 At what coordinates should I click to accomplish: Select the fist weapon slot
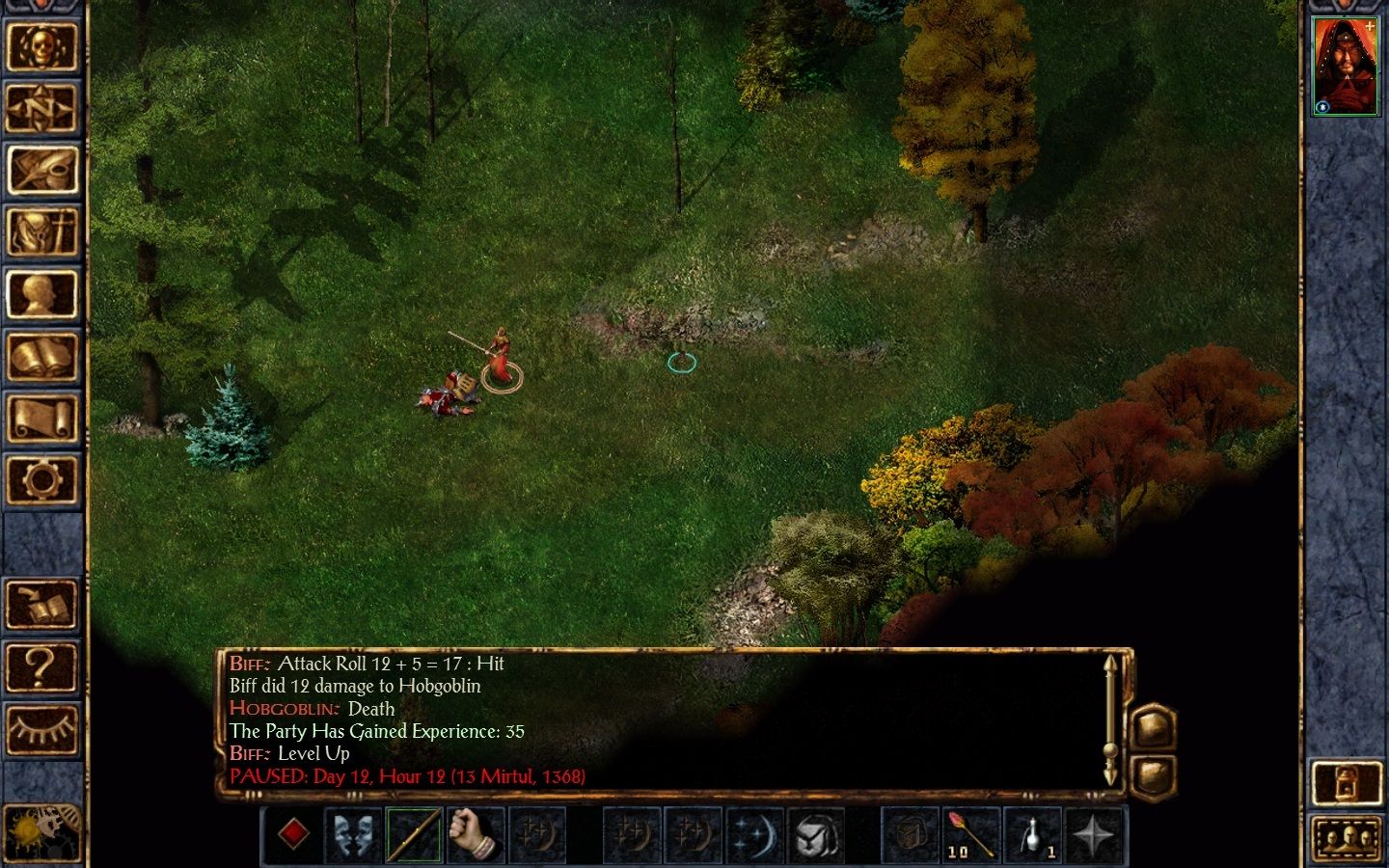pyautogui.click(x=475, y=833)
